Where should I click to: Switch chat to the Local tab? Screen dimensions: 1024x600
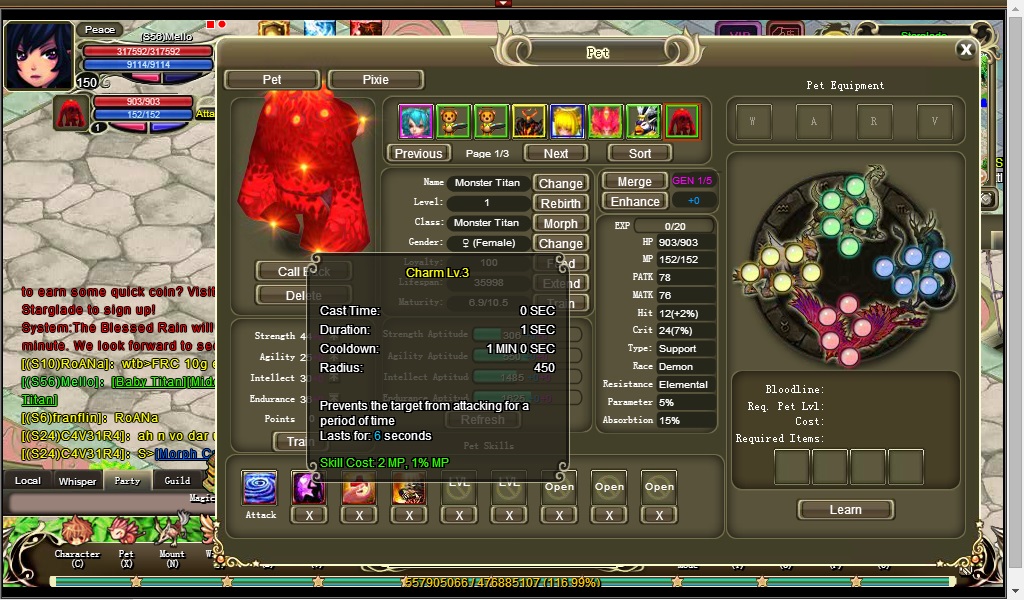pyautogui.click(x=28, y=481)
